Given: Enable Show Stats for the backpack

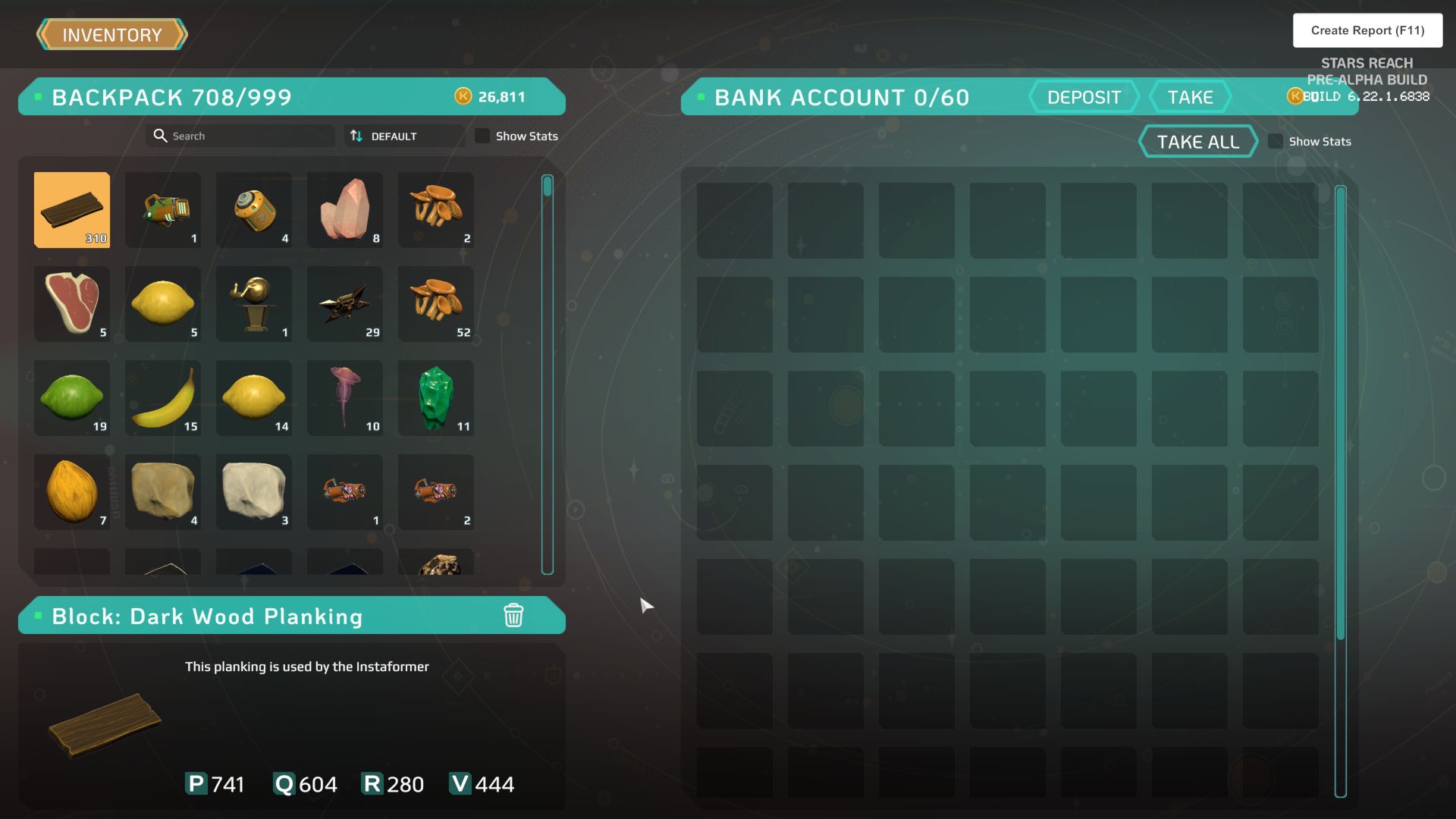Looking at the screenshot, I should pos(483,136).
